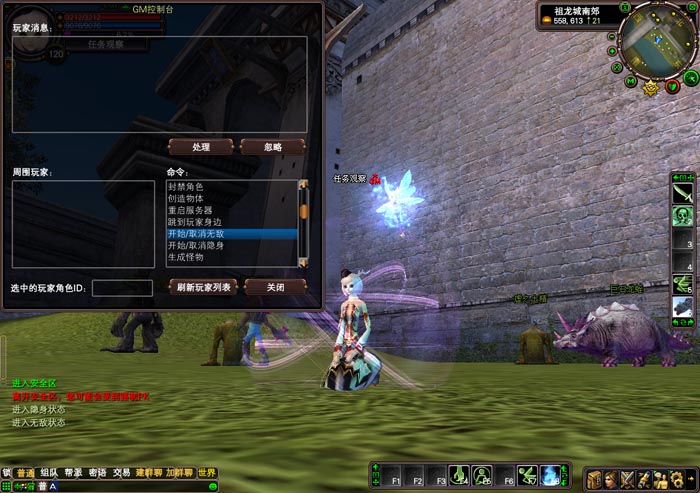Click the 忽略 (ignore) button
The image size is (700, 493).
tap(272, 147)
